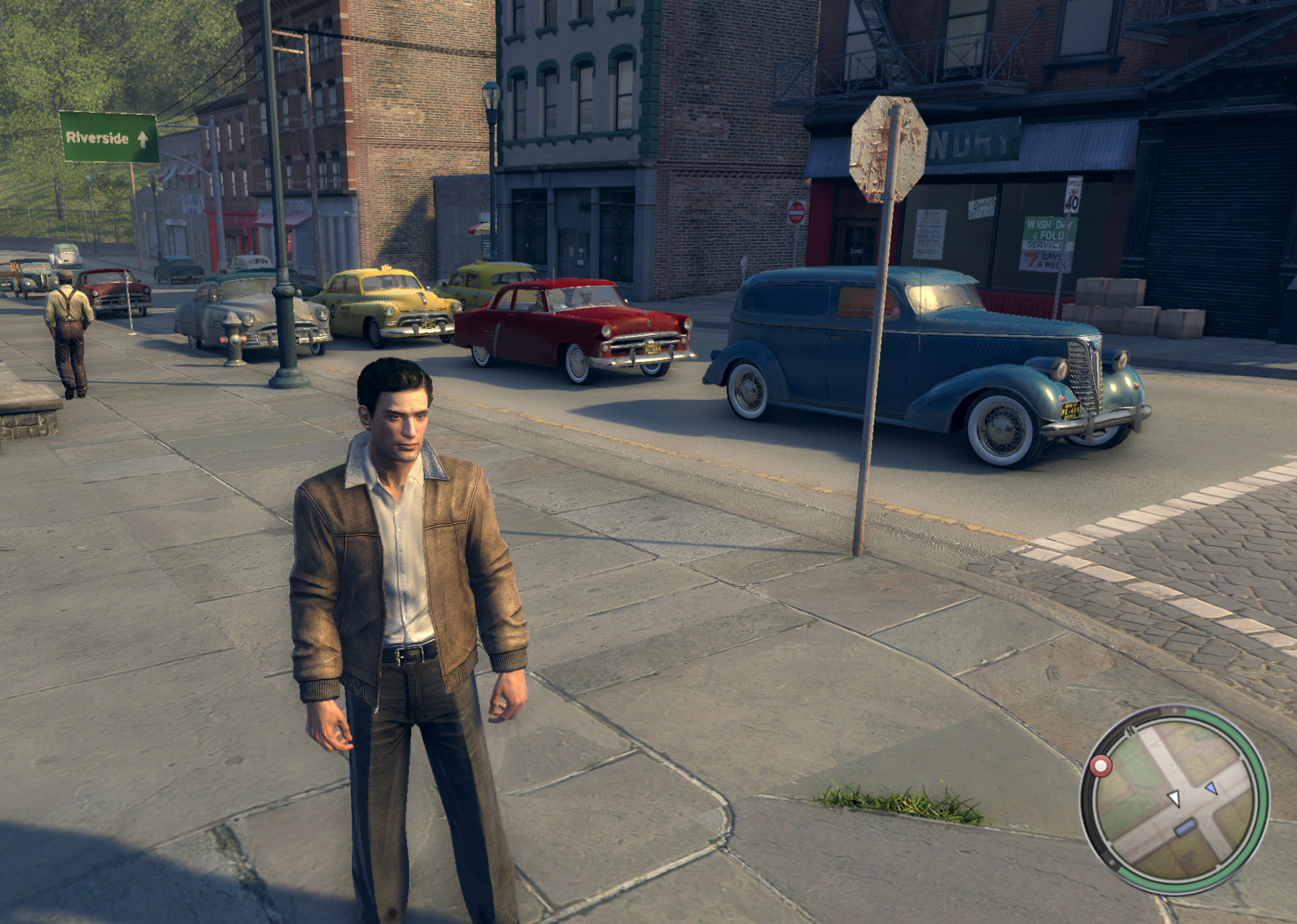Click the blue arrow marker on minimap
Screen dimensions: 1297x924
(x=1211, y=787)
